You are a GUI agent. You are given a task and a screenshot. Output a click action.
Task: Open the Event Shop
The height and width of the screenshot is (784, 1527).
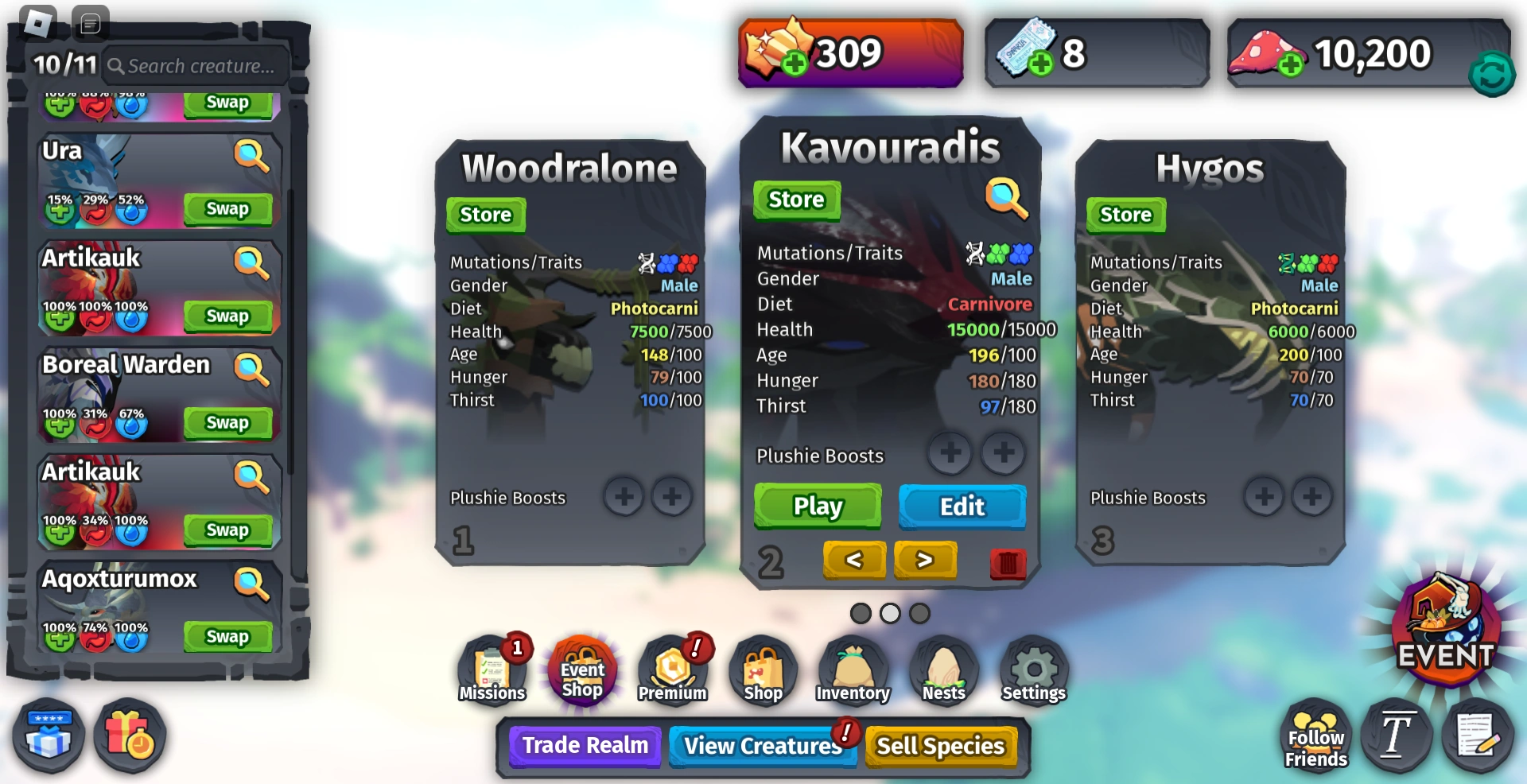(583, 672)
